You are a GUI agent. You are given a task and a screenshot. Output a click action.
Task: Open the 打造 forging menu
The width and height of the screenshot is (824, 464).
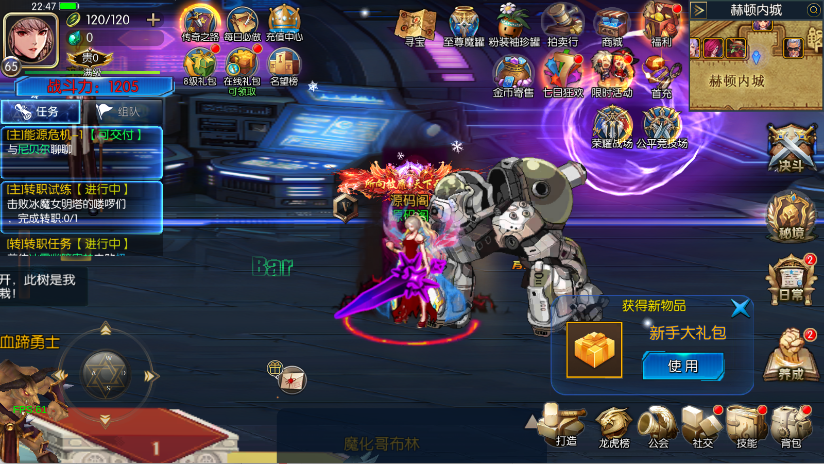(565, 425)
